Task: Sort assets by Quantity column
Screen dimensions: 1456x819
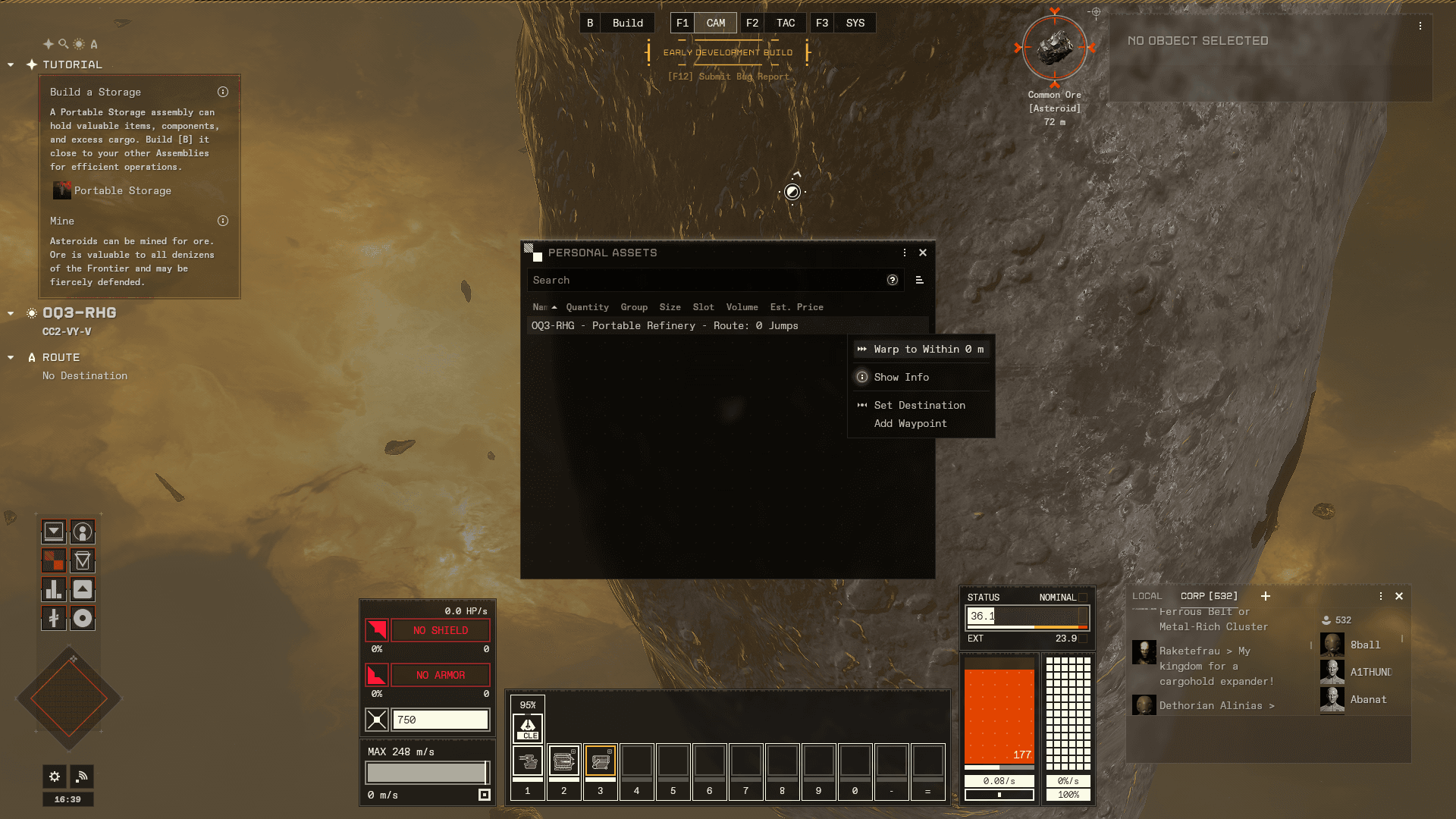Action: [x=587, y=307]
